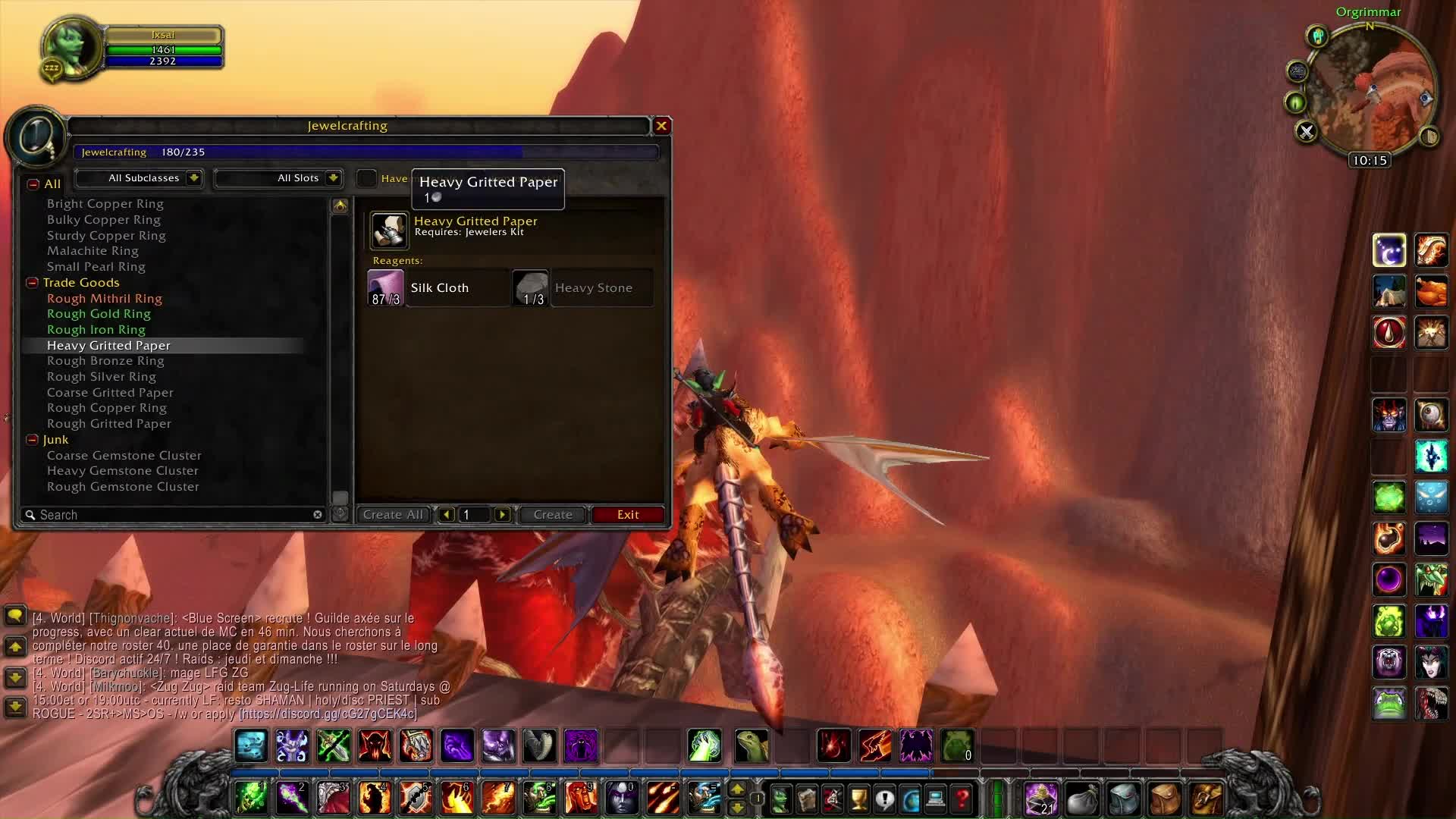Screen dimensions: 1456x819
Task: Click the Create All button
Action: (393, 515)
